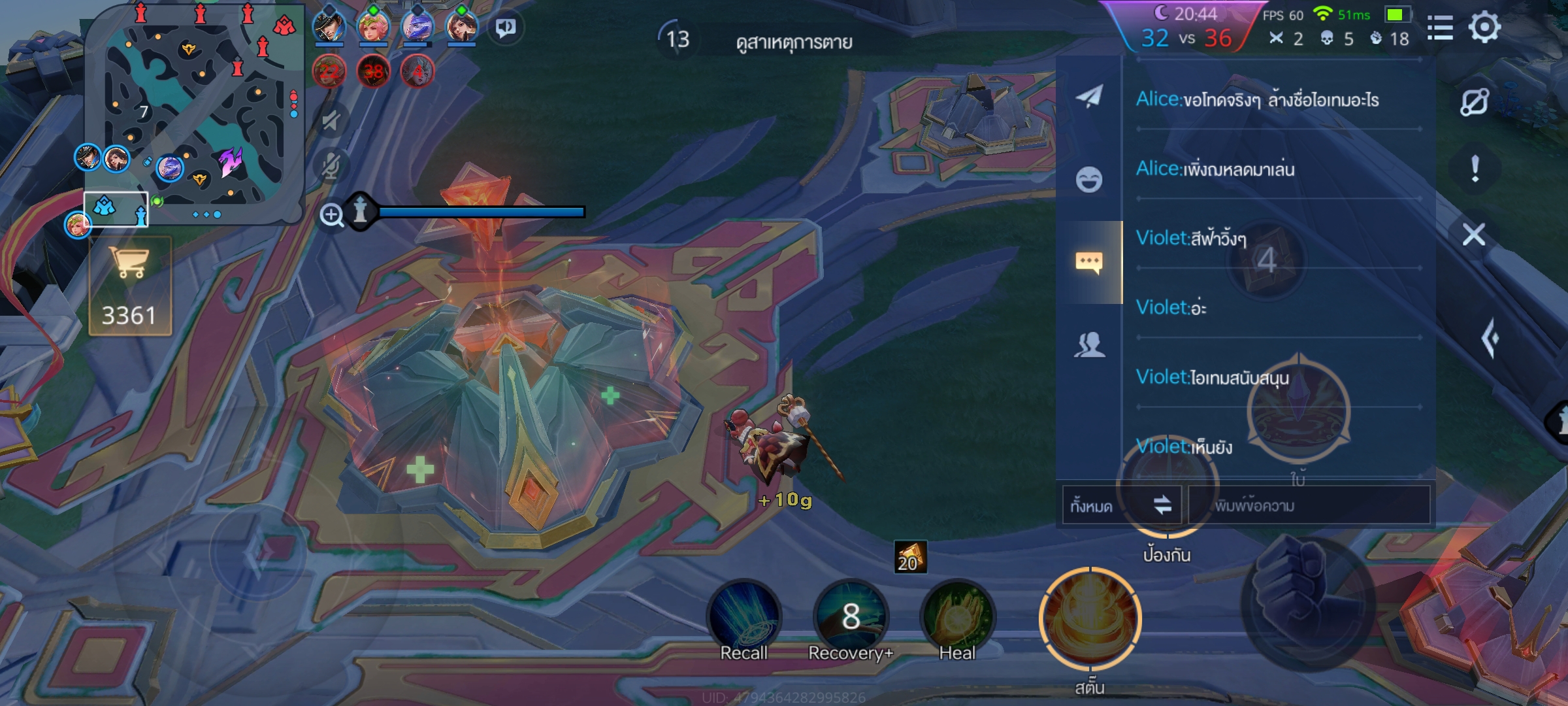Hit the fist basic attack button
The width and height of the screenshot is (1568, 706).
(1307, 601)
